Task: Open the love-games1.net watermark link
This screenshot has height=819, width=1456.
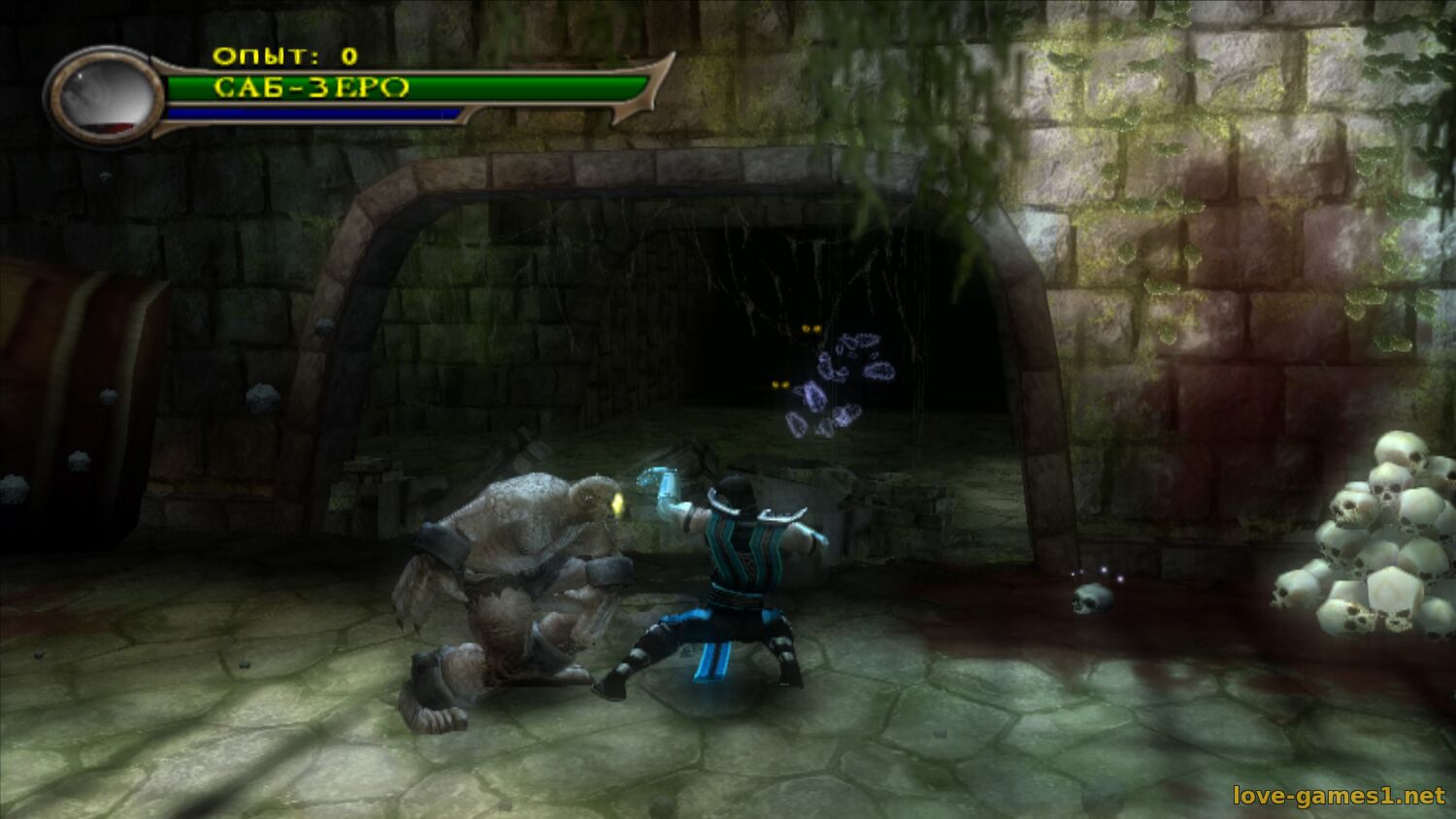Action: [x=1339, y=796]
